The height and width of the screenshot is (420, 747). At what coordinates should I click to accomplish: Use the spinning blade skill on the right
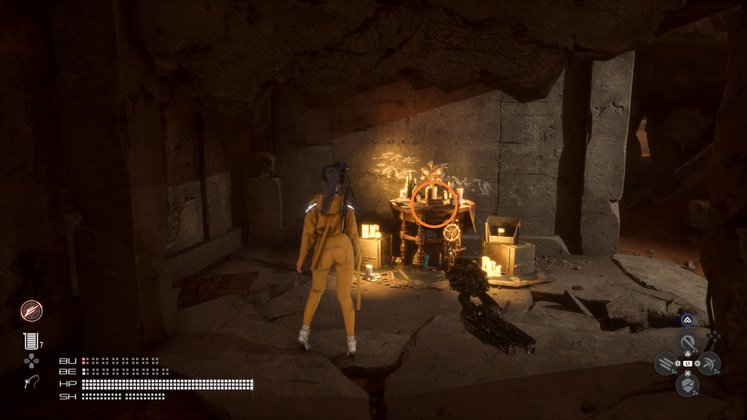coord(708,364)
